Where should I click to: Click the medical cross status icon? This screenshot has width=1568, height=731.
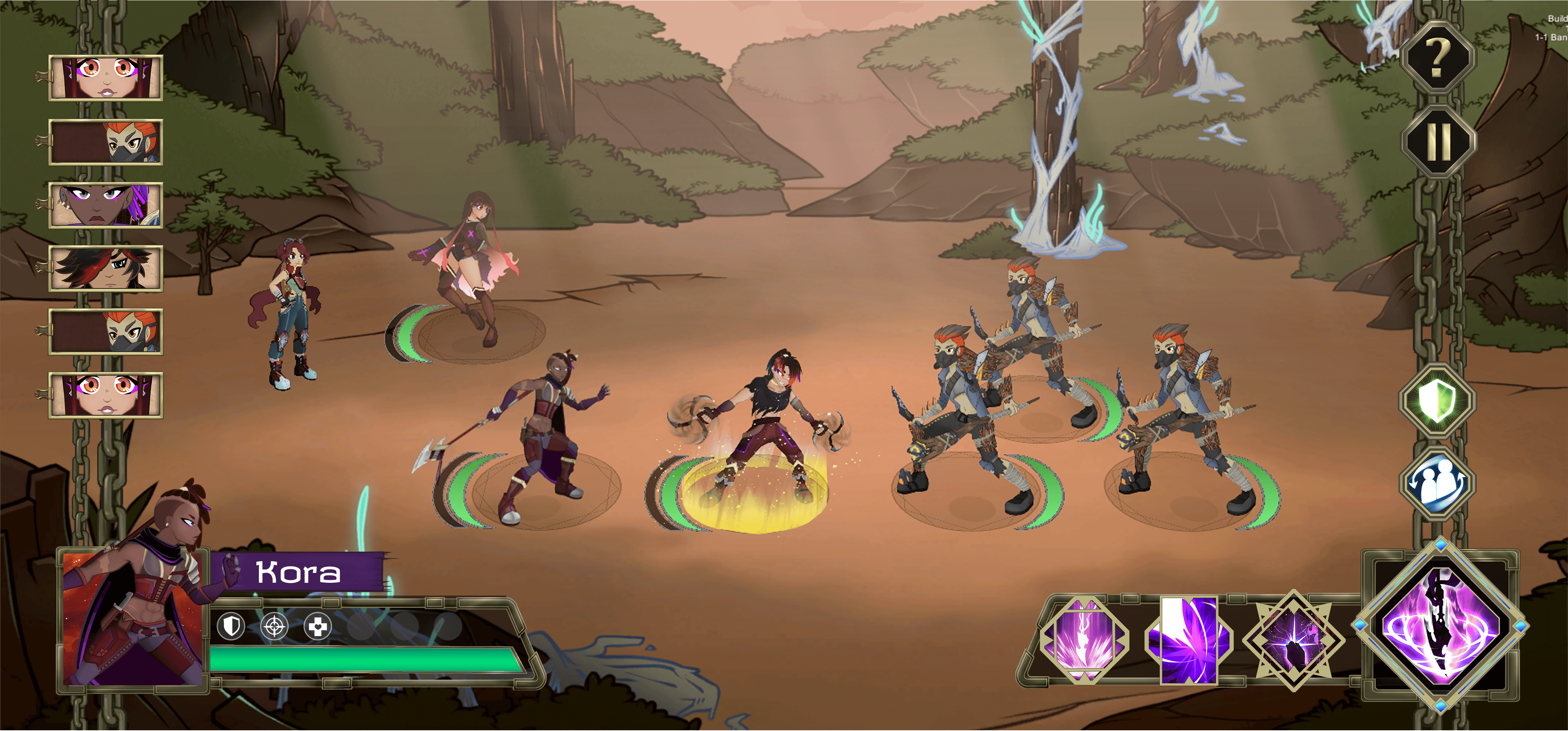318,626
